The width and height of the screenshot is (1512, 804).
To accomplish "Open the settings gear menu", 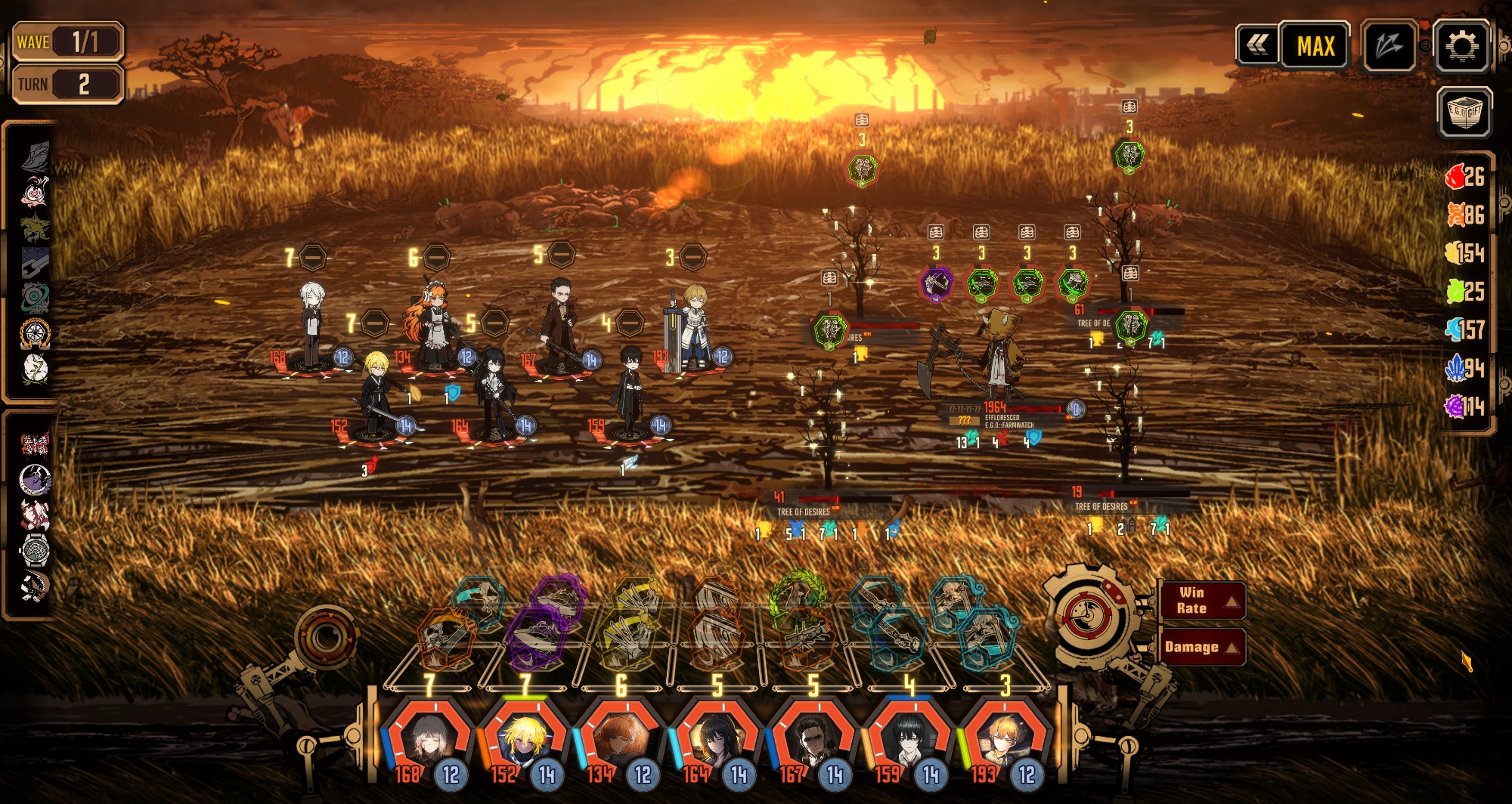I will [x=1461, y=47].
